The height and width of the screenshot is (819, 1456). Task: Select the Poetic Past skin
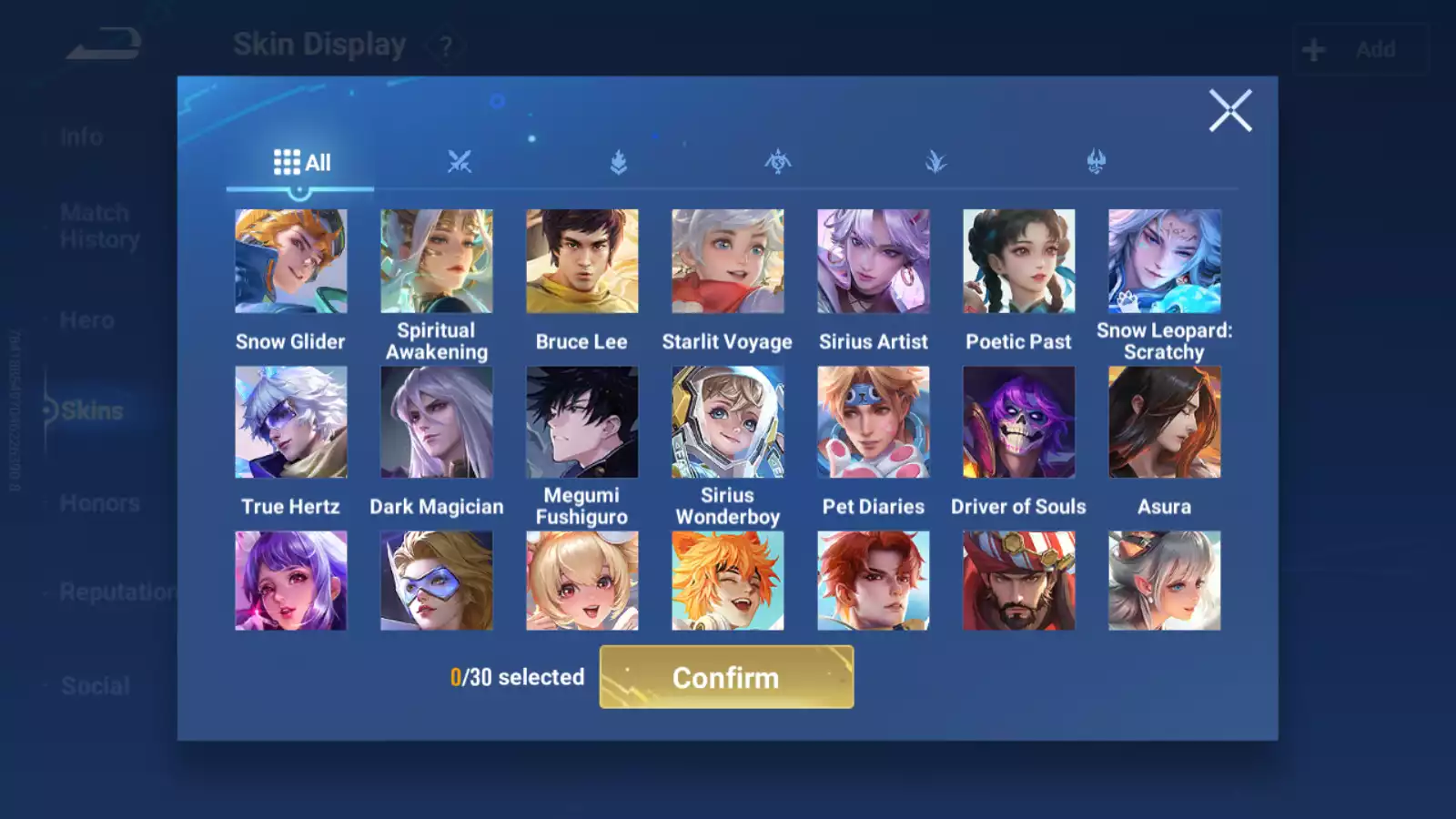(1018, 261)
